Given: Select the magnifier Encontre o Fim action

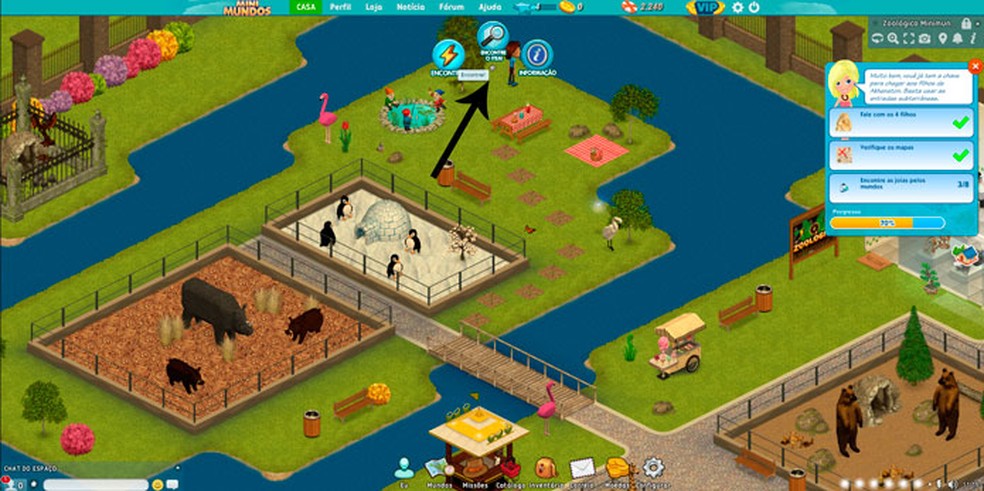Looking at the screenshot, I should (x=492, y=39).
